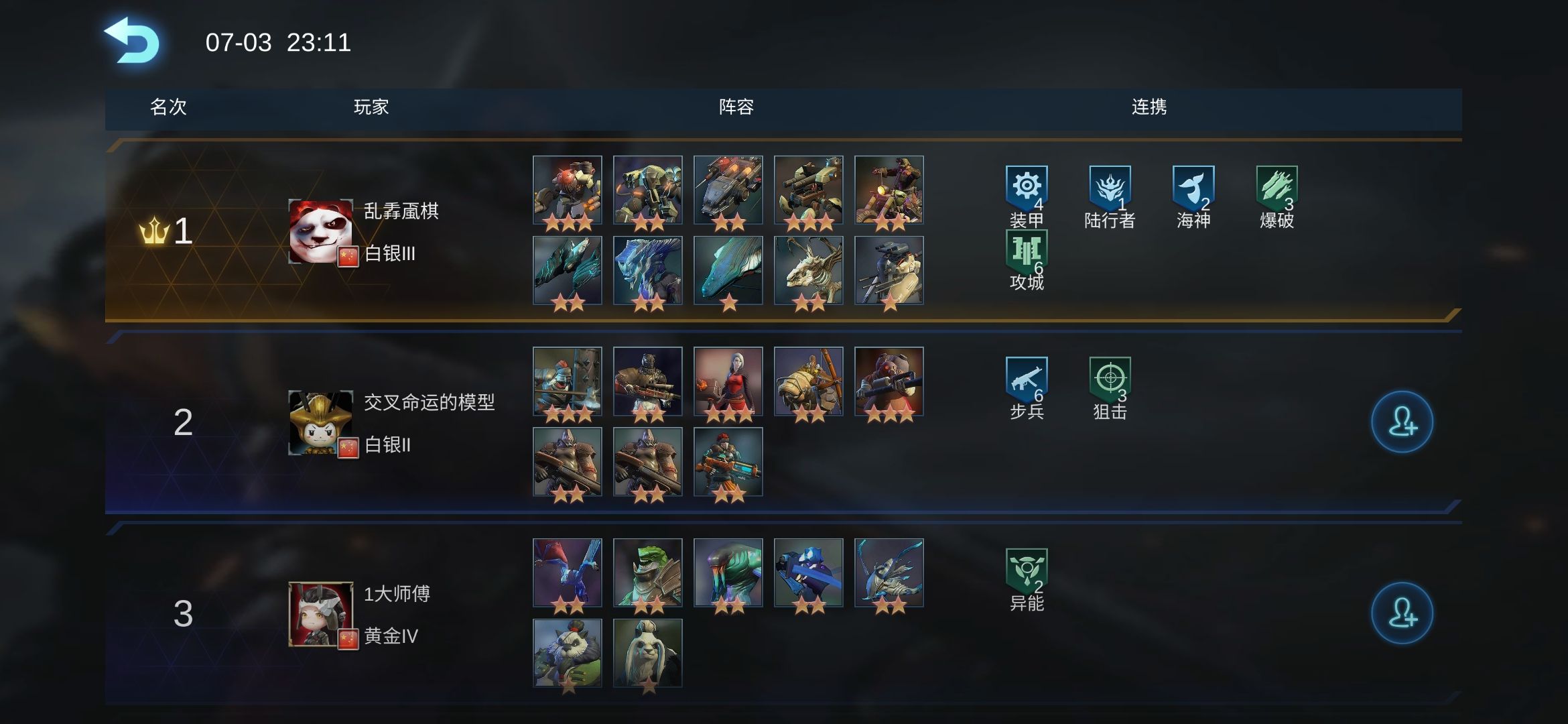Send friend request to 1大师傅

coord(1402,613)
